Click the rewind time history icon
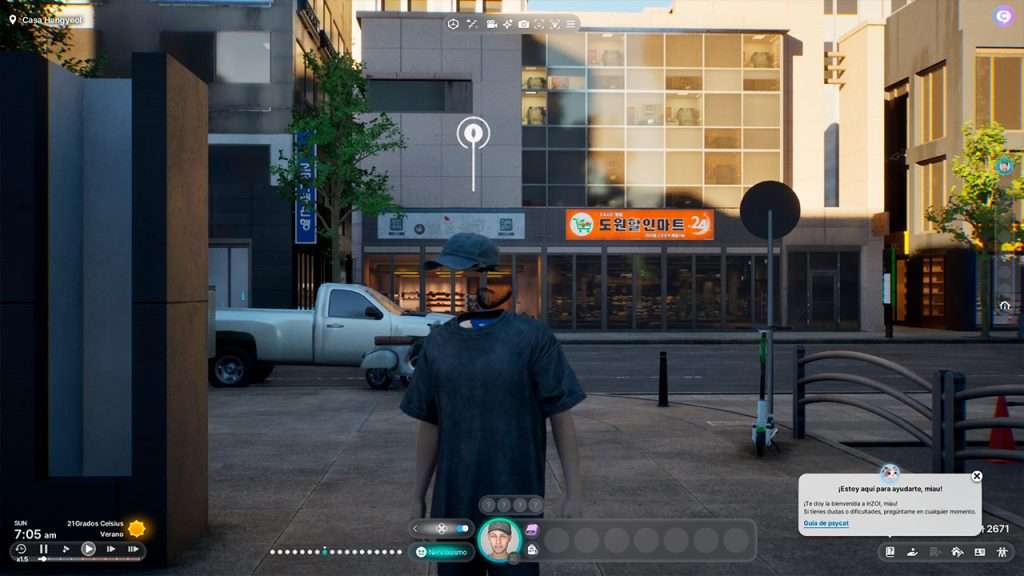The height and width of the screenshot is (576, 1024). 20,549
